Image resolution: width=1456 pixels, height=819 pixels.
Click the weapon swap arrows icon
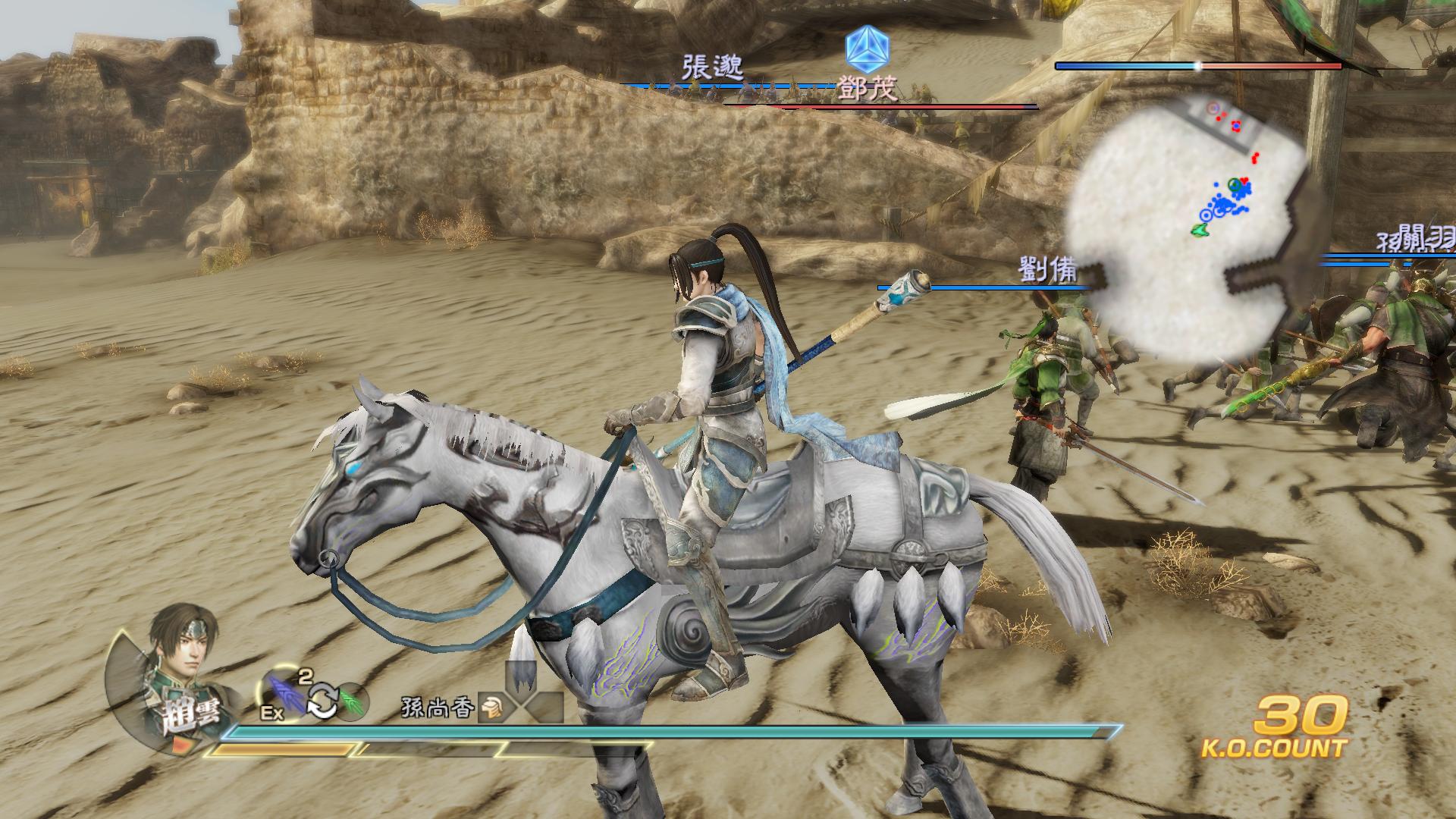[322, 701]
